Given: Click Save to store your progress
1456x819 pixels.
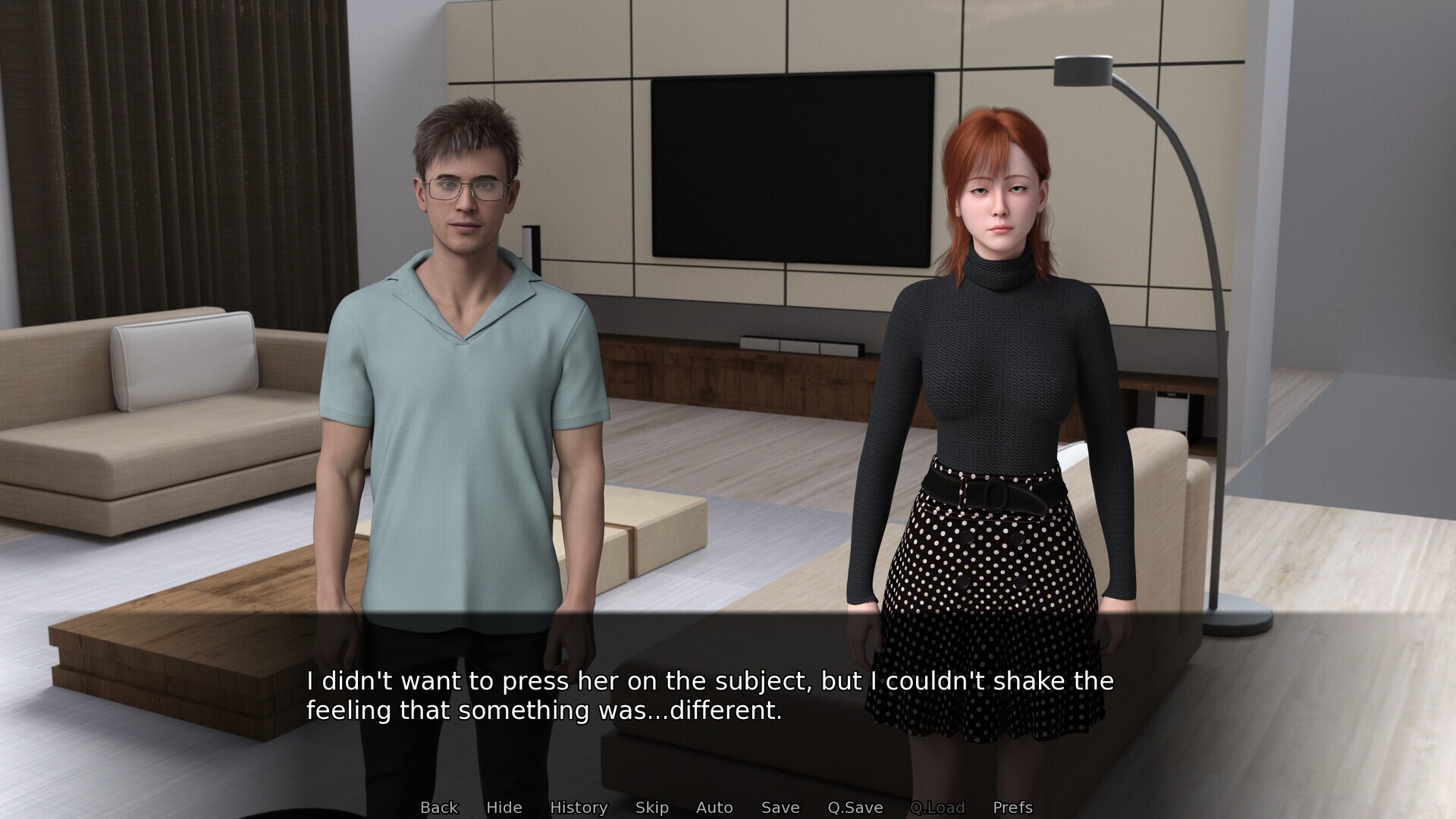Looking at the screenshot, I should [x=780, y=807].
